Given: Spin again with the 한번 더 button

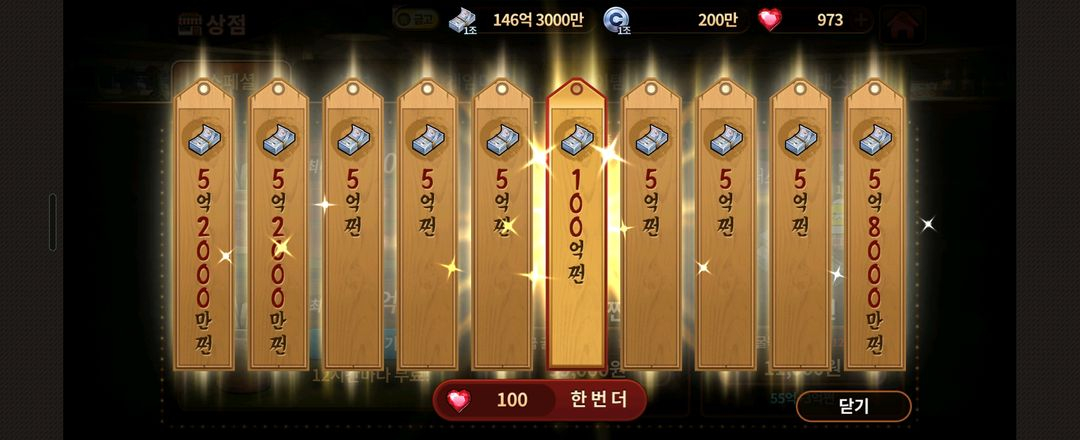Looking at the screenshot, I should (540, 400).
